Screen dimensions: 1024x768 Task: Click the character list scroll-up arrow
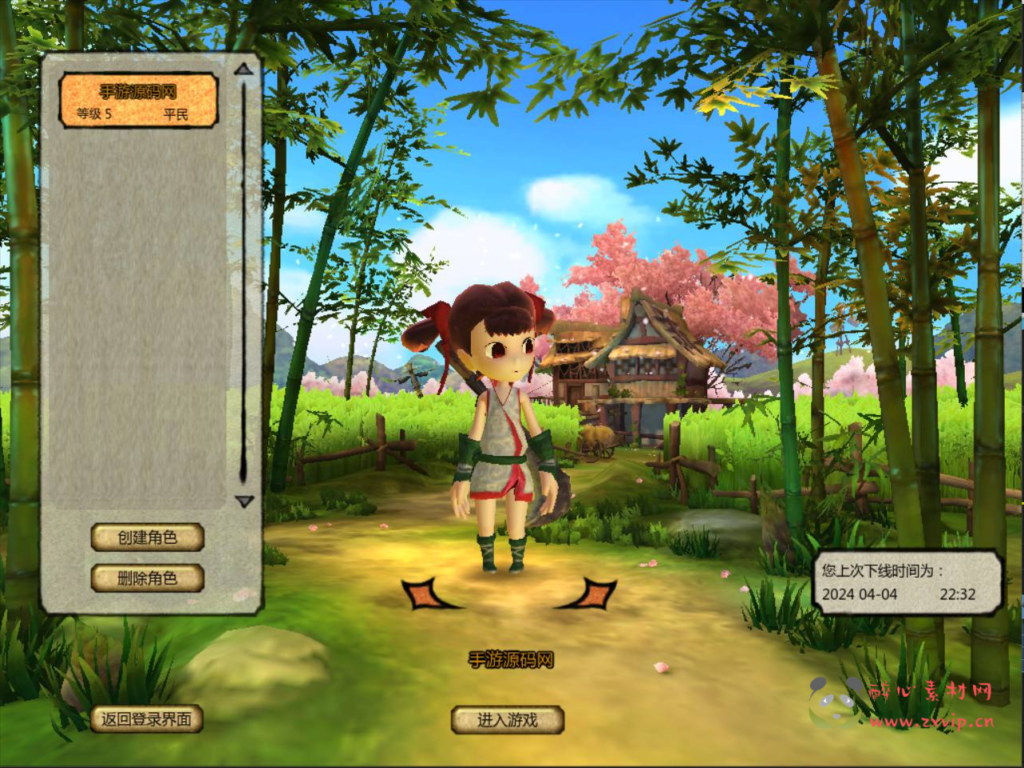tap(243, 70)
